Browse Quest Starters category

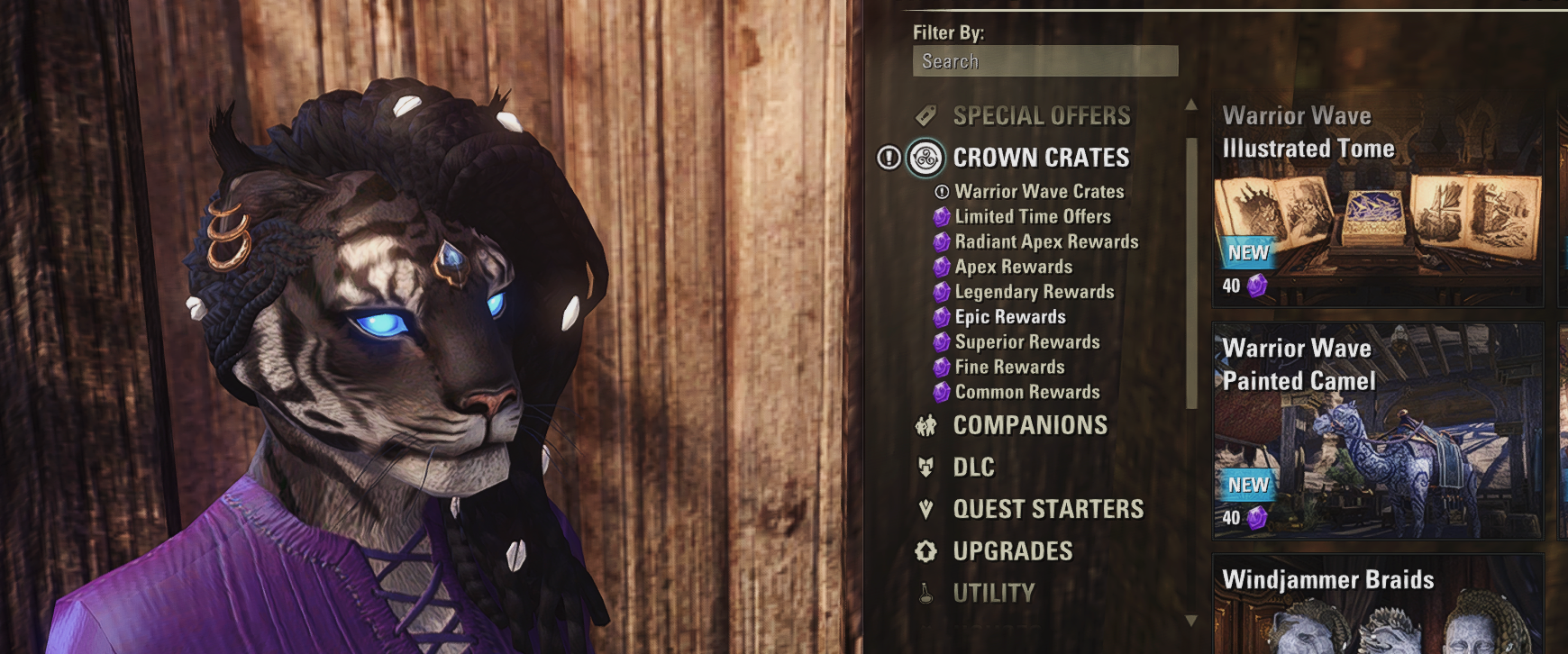pyautogui.click(x=1048, y=510)
